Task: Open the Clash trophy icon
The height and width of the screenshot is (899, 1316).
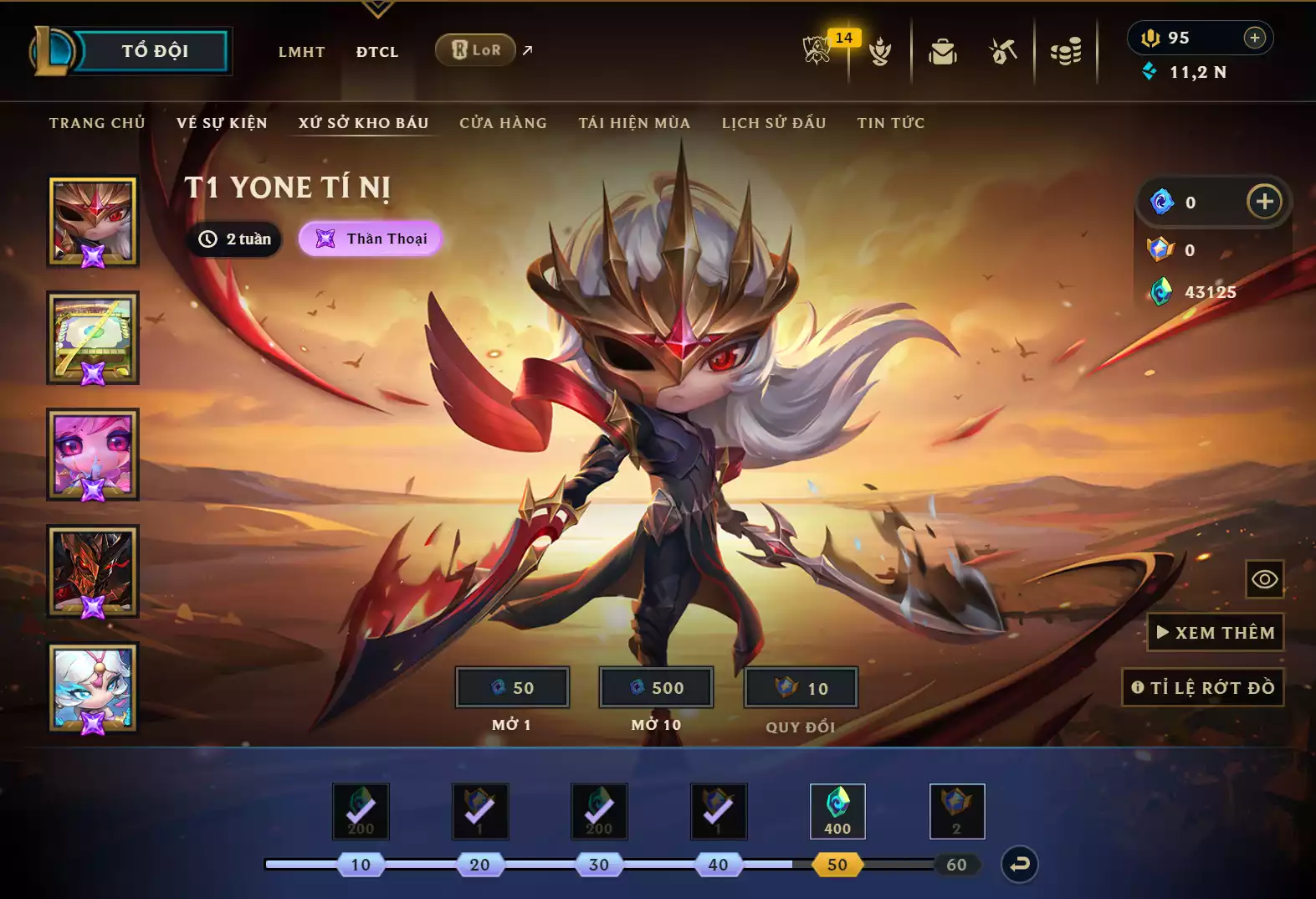Action: 881,50
